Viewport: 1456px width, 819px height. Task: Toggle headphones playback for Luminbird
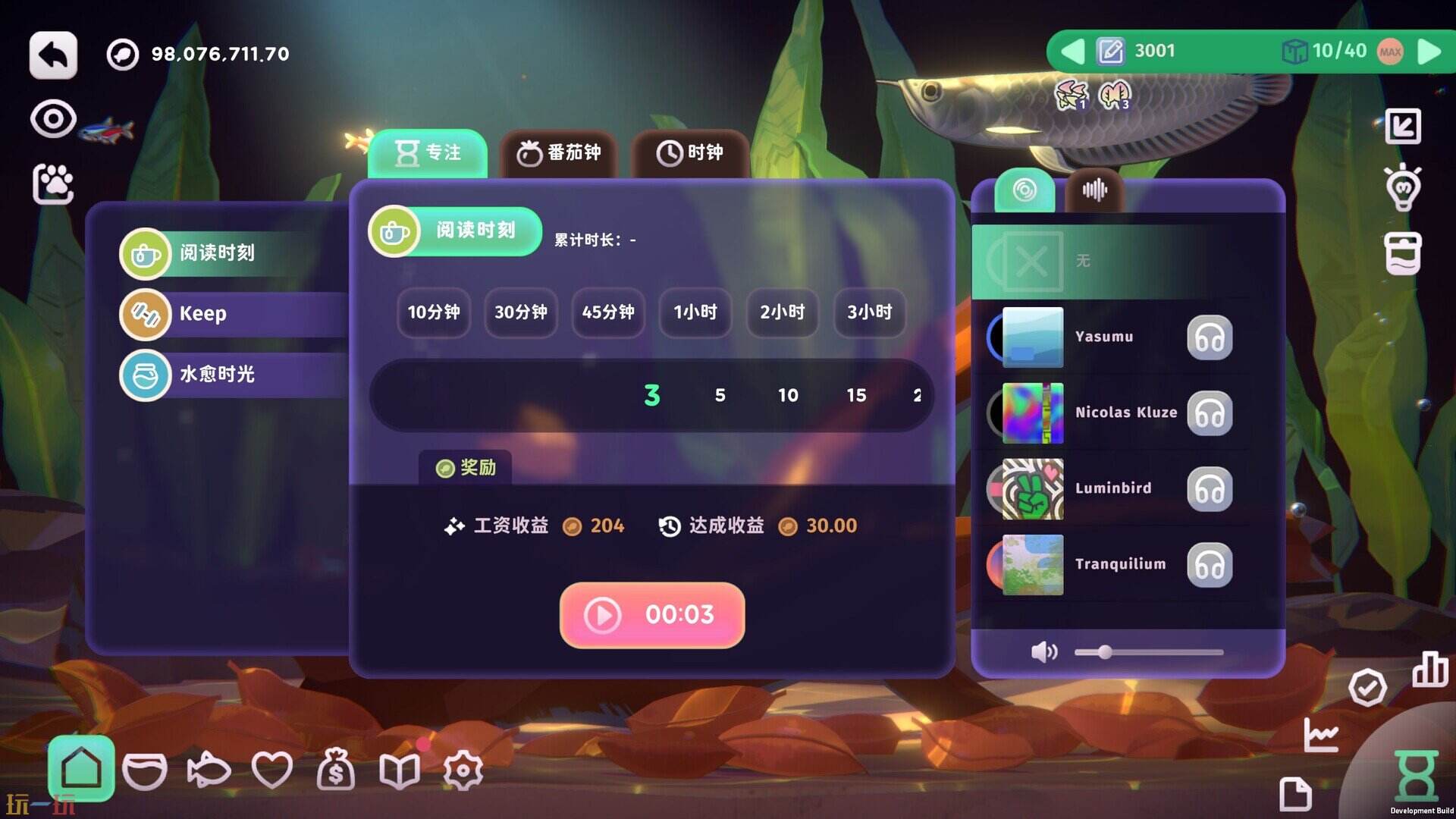[x=1210, y=490]
